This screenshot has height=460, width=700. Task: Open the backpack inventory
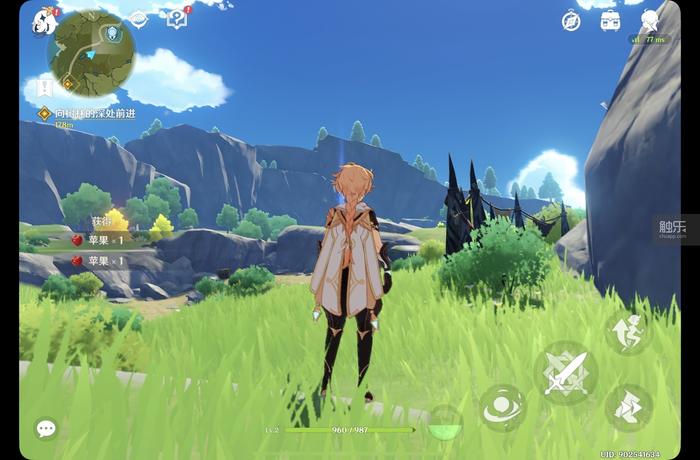click(610, 21)
